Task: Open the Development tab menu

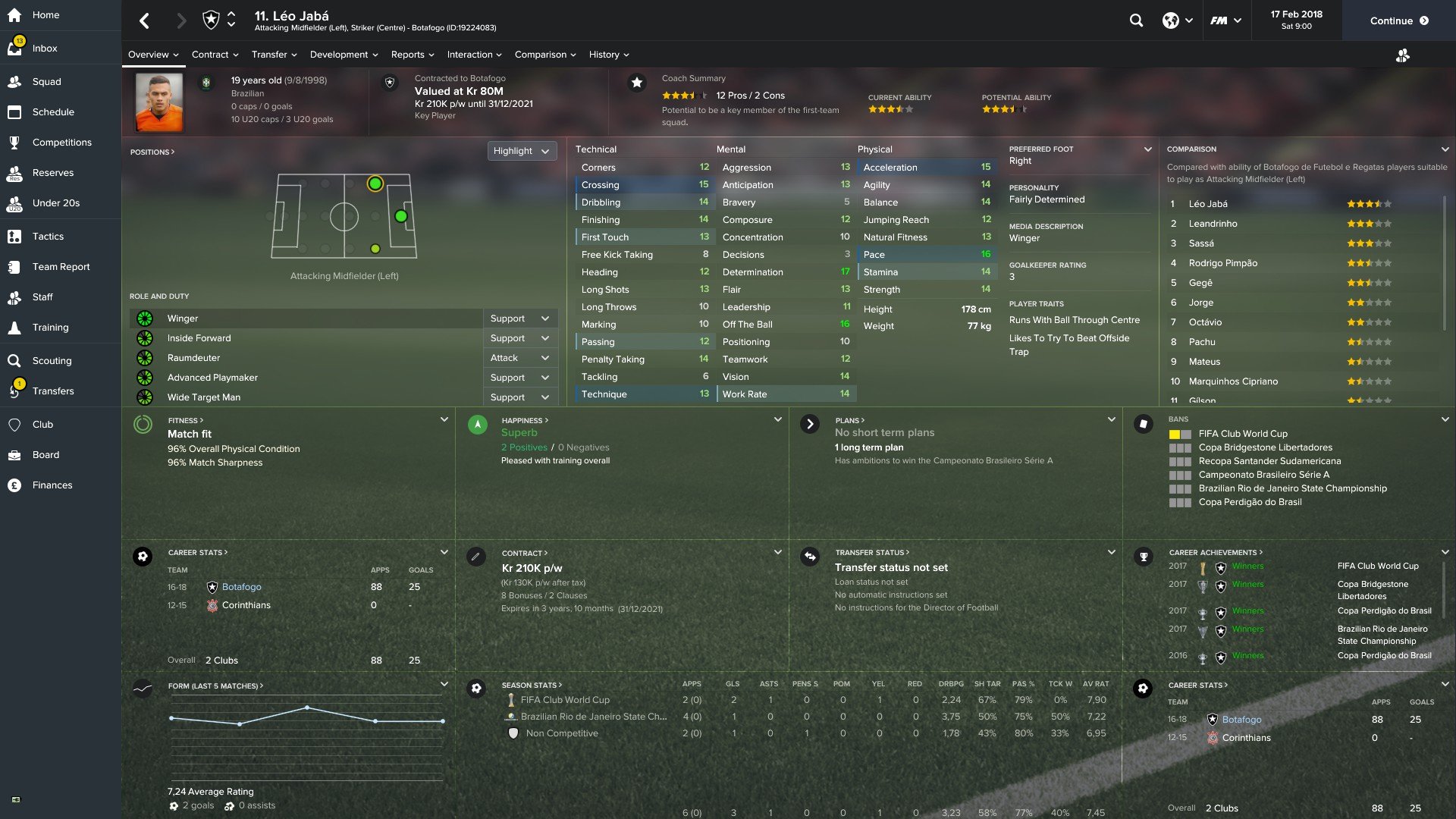Action: coord(344,55)
